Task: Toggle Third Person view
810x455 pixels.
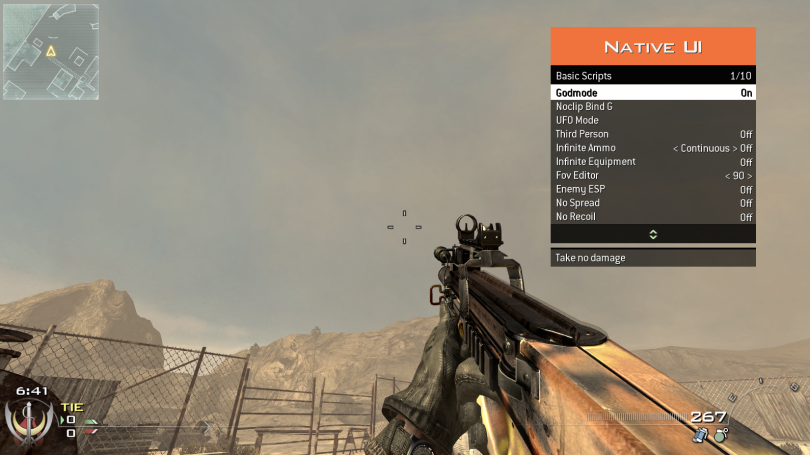Action: click(653, 134)
